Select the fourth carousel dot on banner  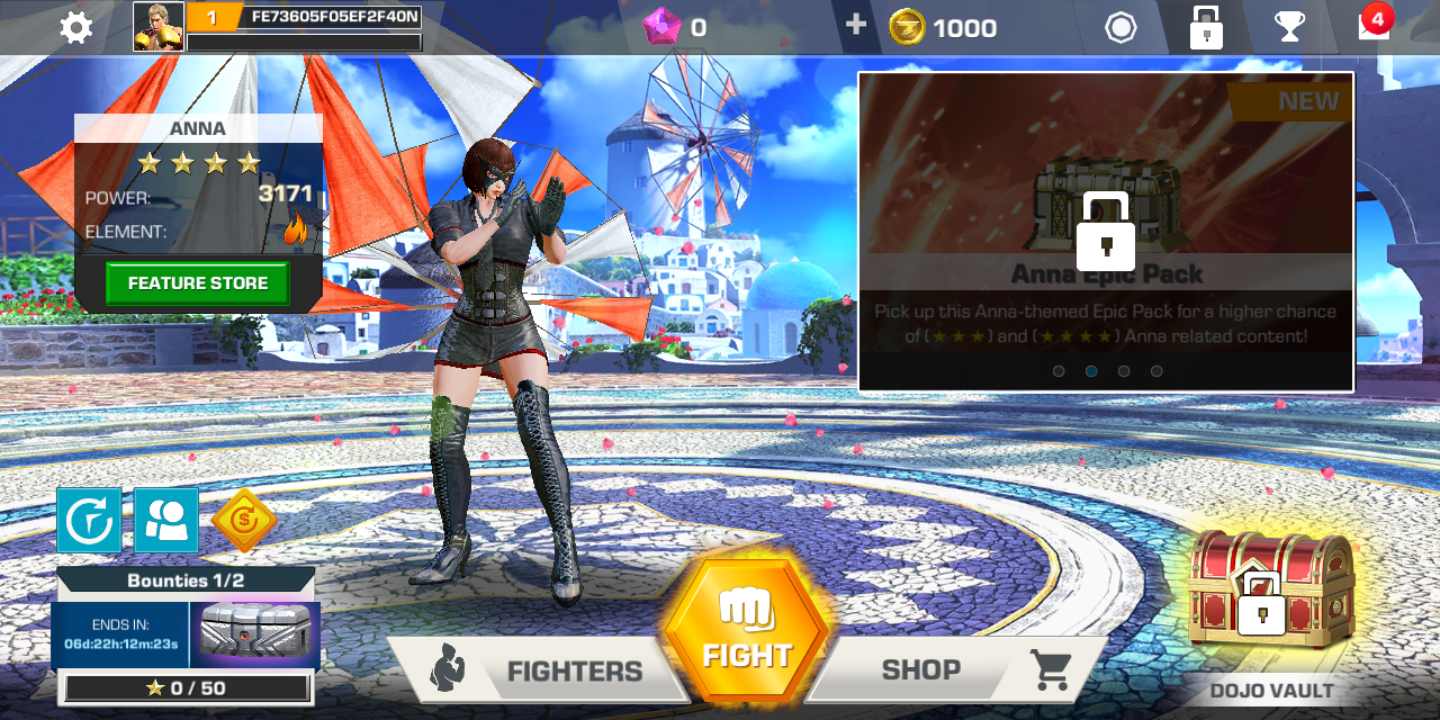pyautogui.click(x=1157, y=371)
